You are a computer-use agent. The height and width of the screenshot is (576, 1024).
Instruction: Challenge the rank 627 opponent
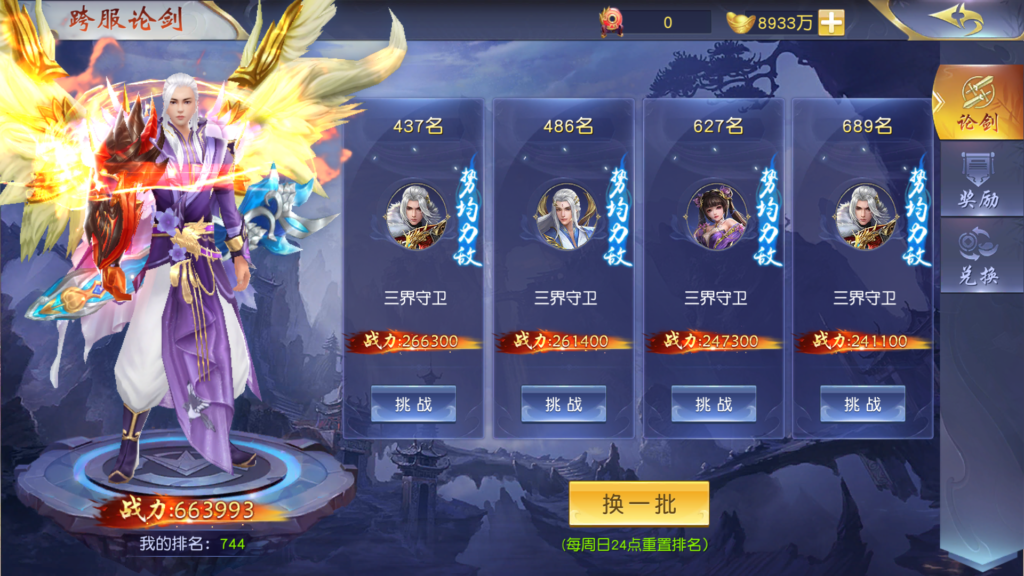click(x=713, y=404)
